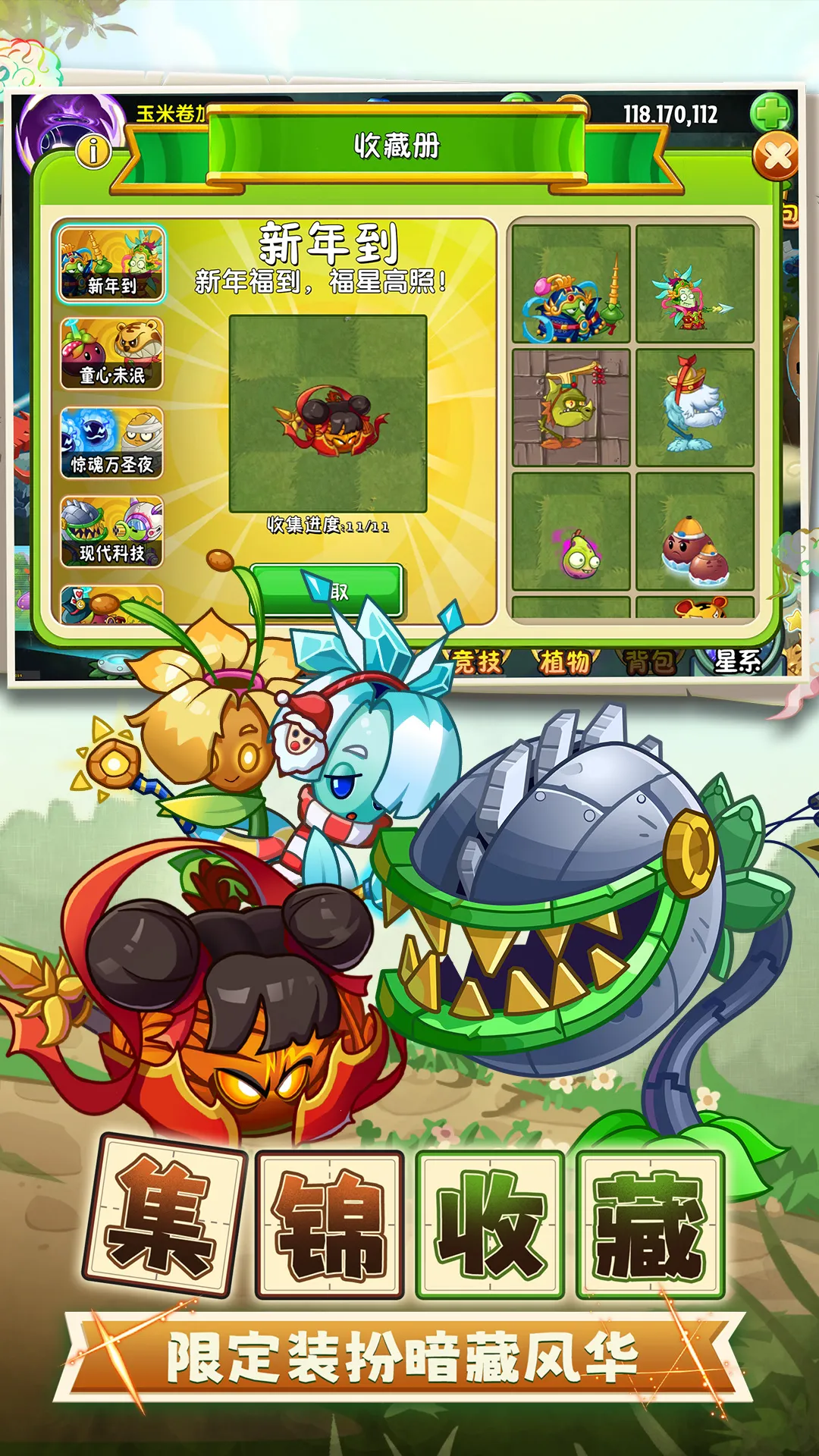Select the white ice plant costume tile
The image size is (819, 1456).
click(x=695, y=408)
